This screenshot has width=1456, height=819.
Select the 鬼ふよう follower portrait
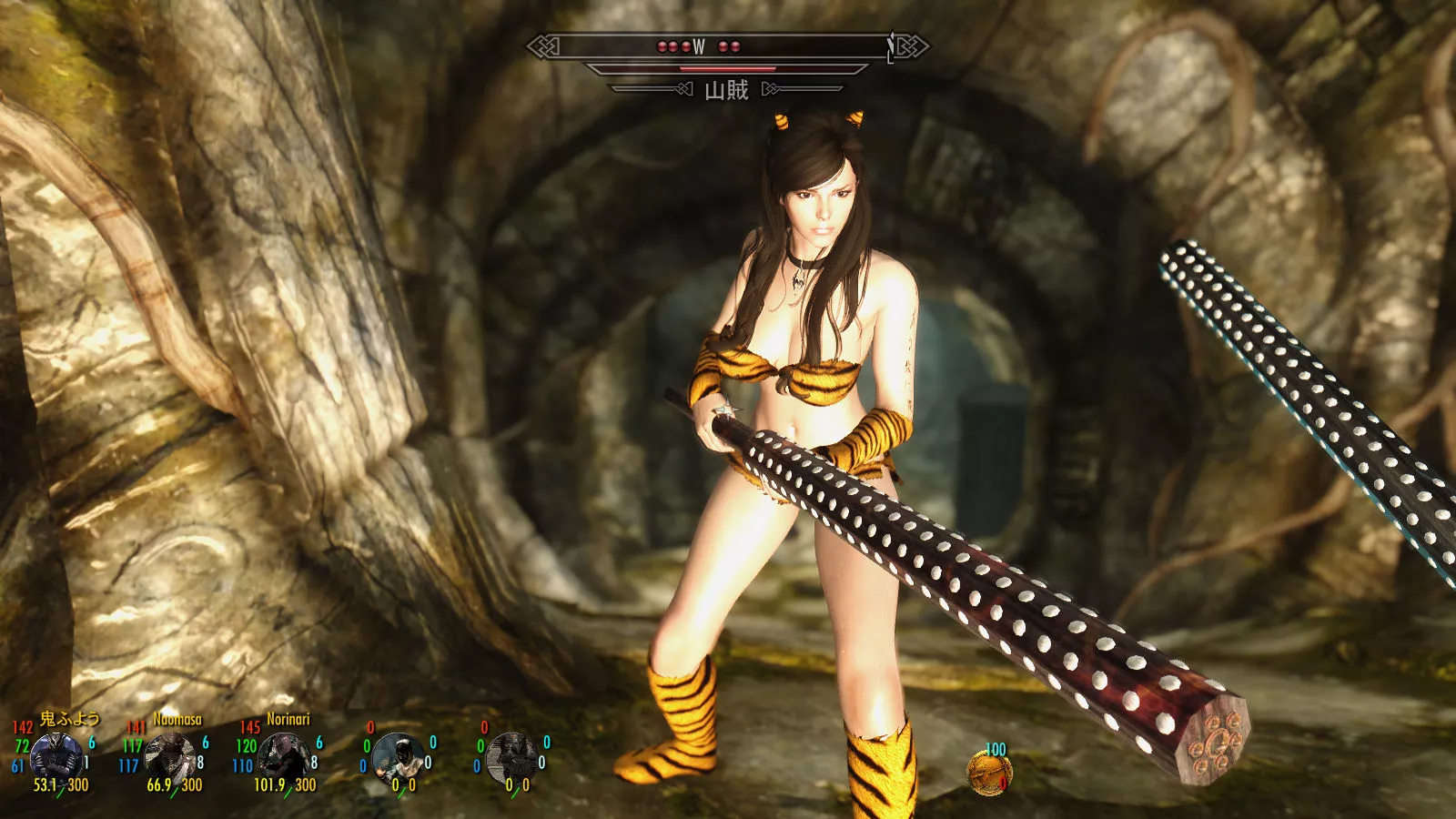click(x=56, y=756)
